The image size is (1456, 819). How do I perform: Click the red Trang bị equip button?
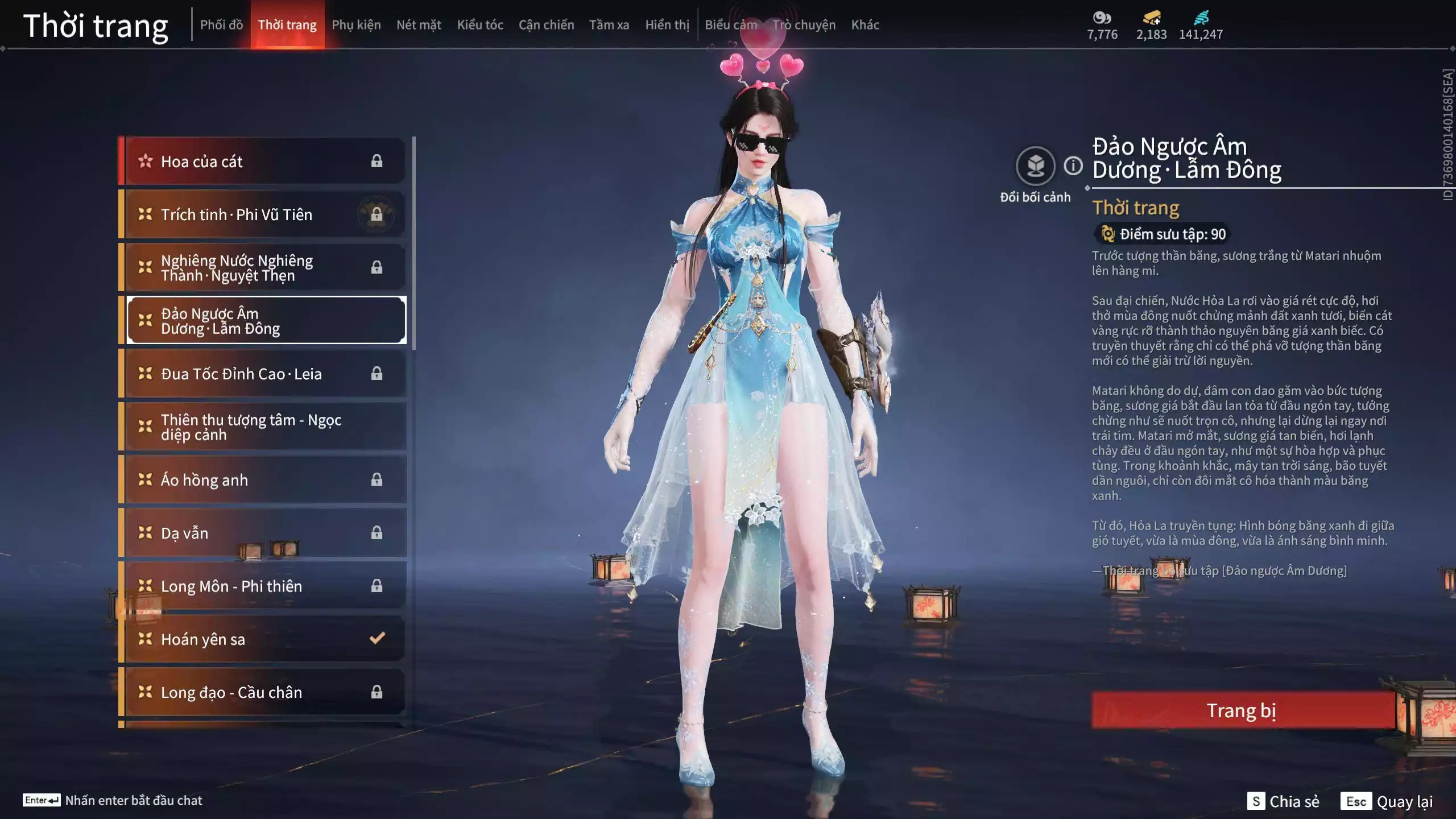[x=1242, y=710]
